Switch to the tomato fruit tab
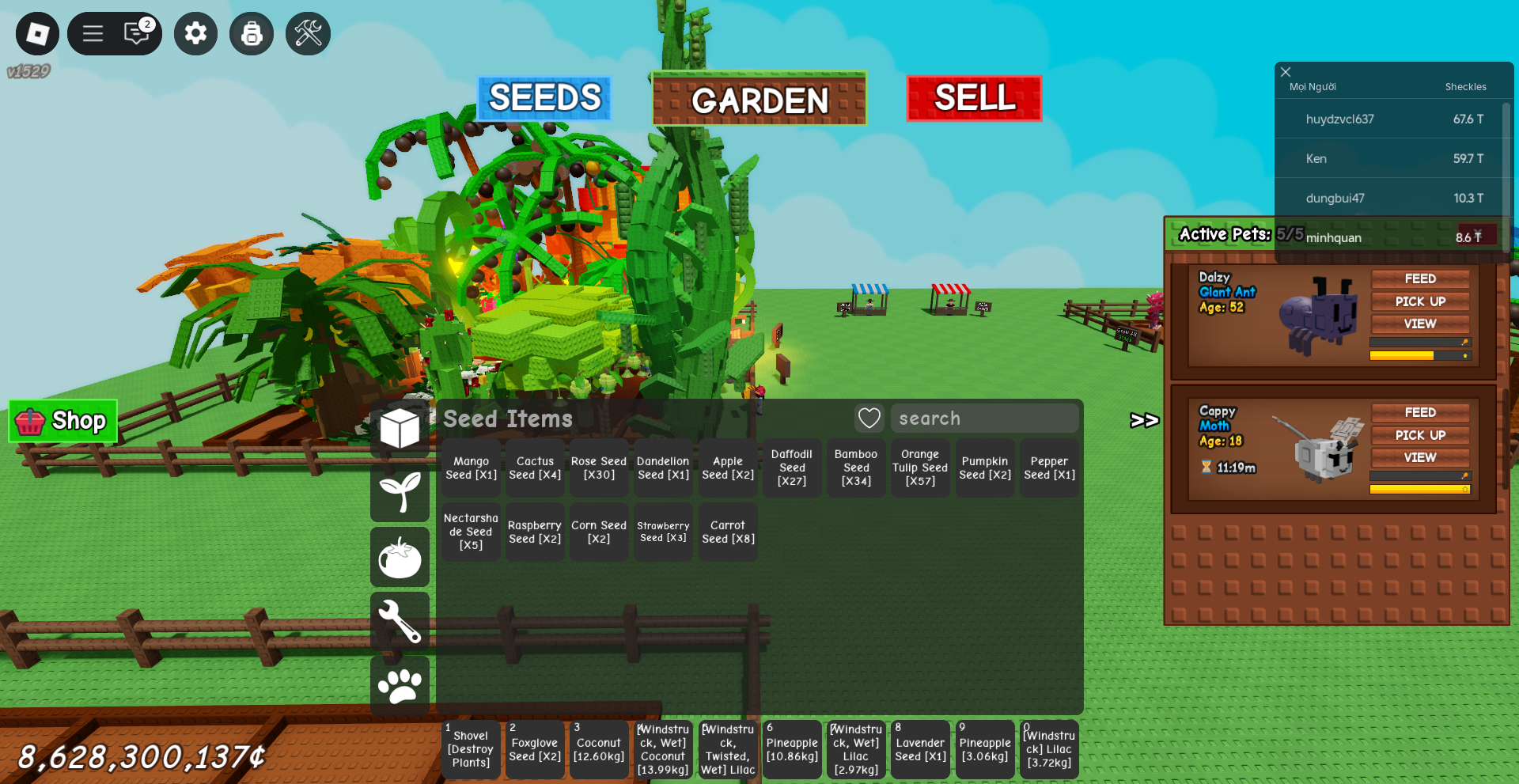Image resolution: width=1519 pixels, height=784 pixels. click(400, 558)
